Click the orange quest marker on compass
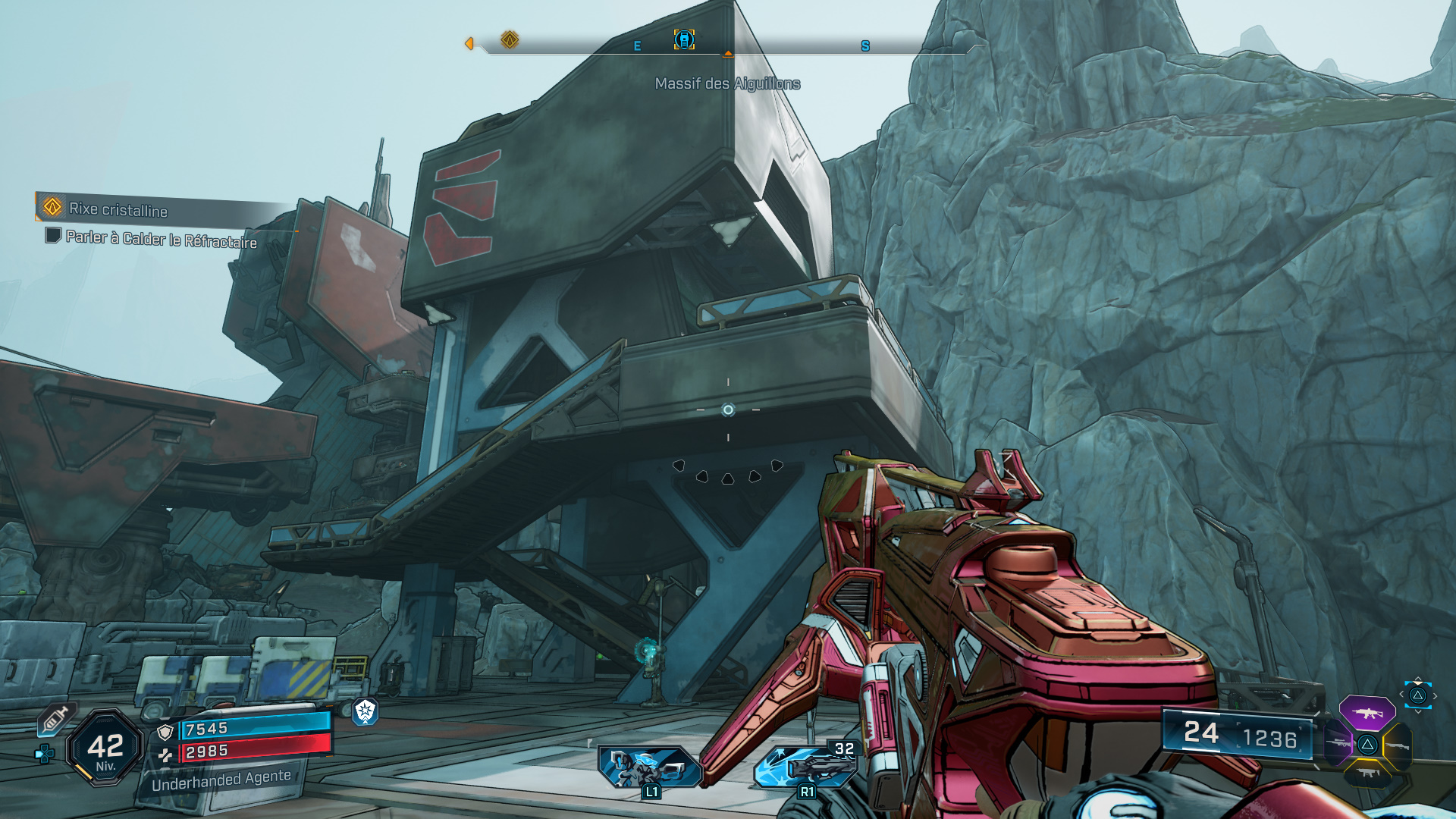Viewport: 1456px width, 819px height. [510, 39]
